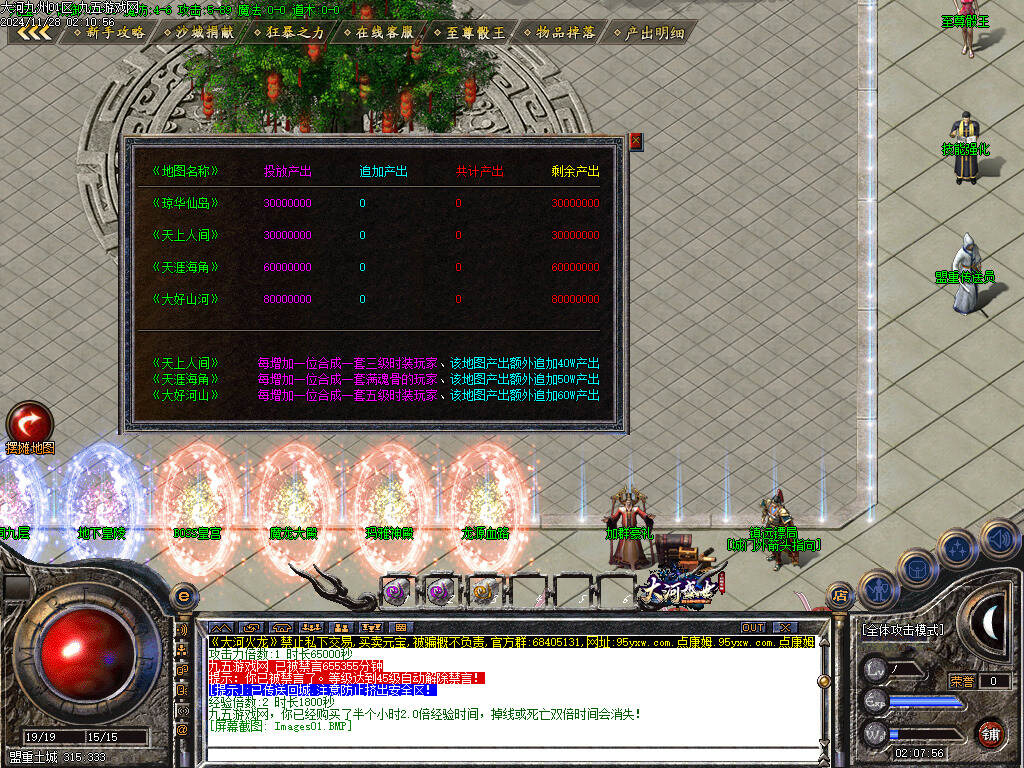Open the character equipment round button
The image size is (1024, 768).
pos(876,590)
